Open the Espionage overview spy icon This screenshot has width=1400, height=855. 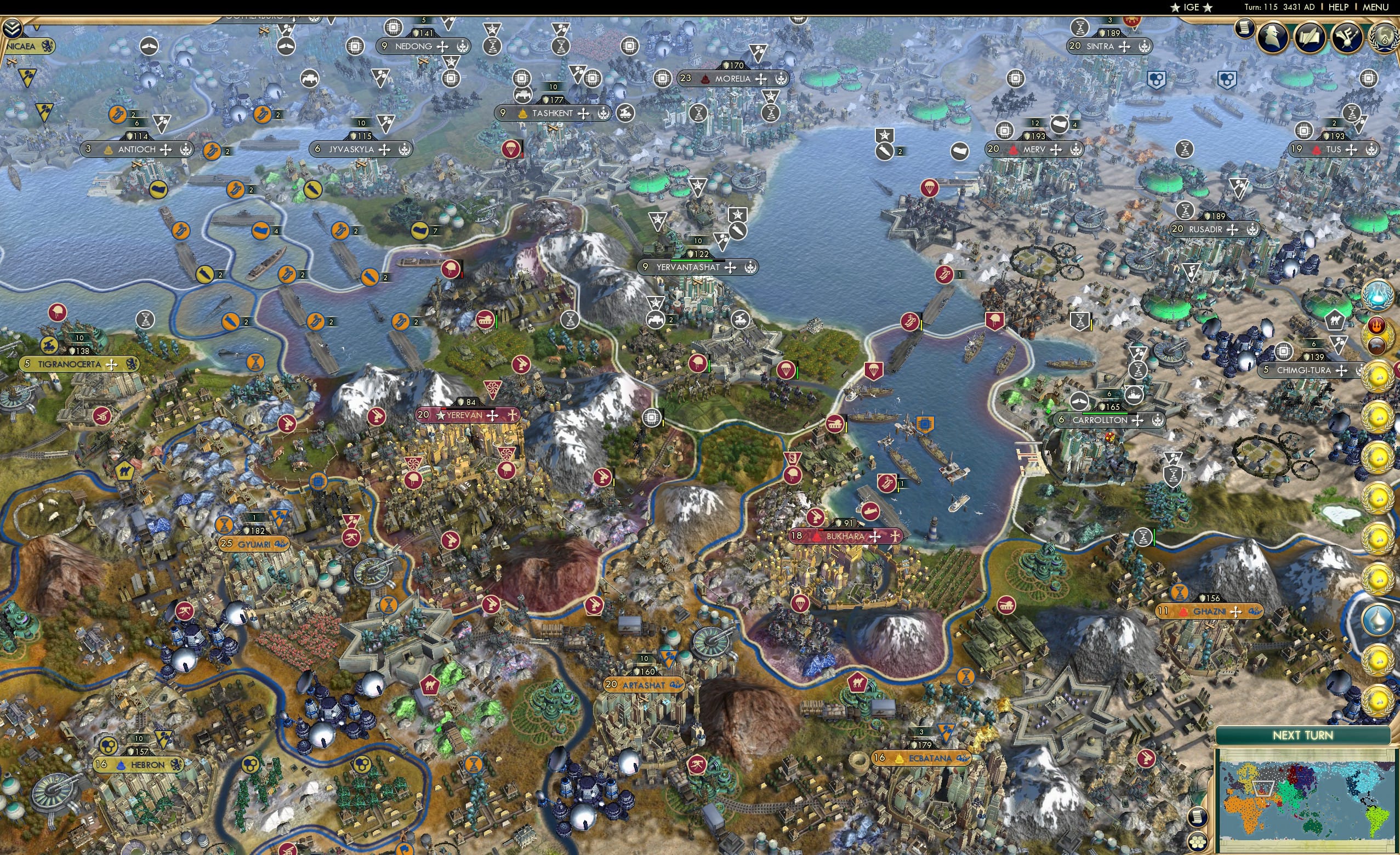1272,37
